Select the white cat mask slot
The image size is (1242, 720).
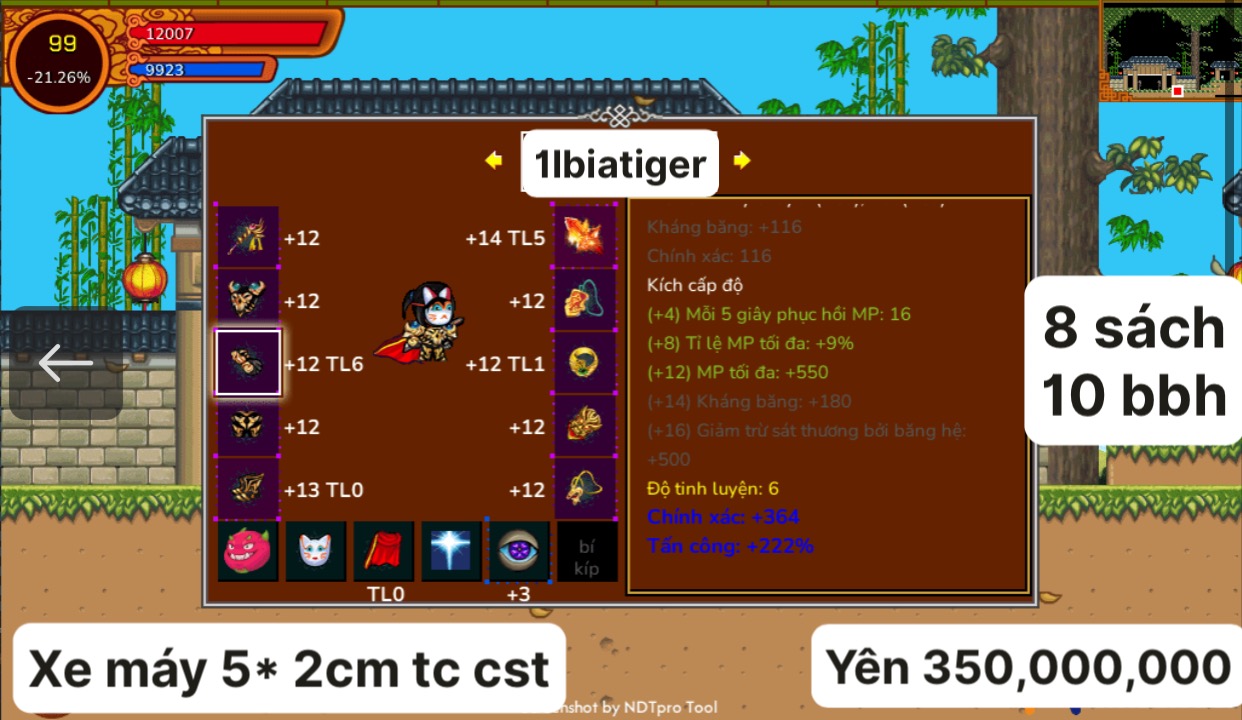pyautogui.click(x=316, y=551)
